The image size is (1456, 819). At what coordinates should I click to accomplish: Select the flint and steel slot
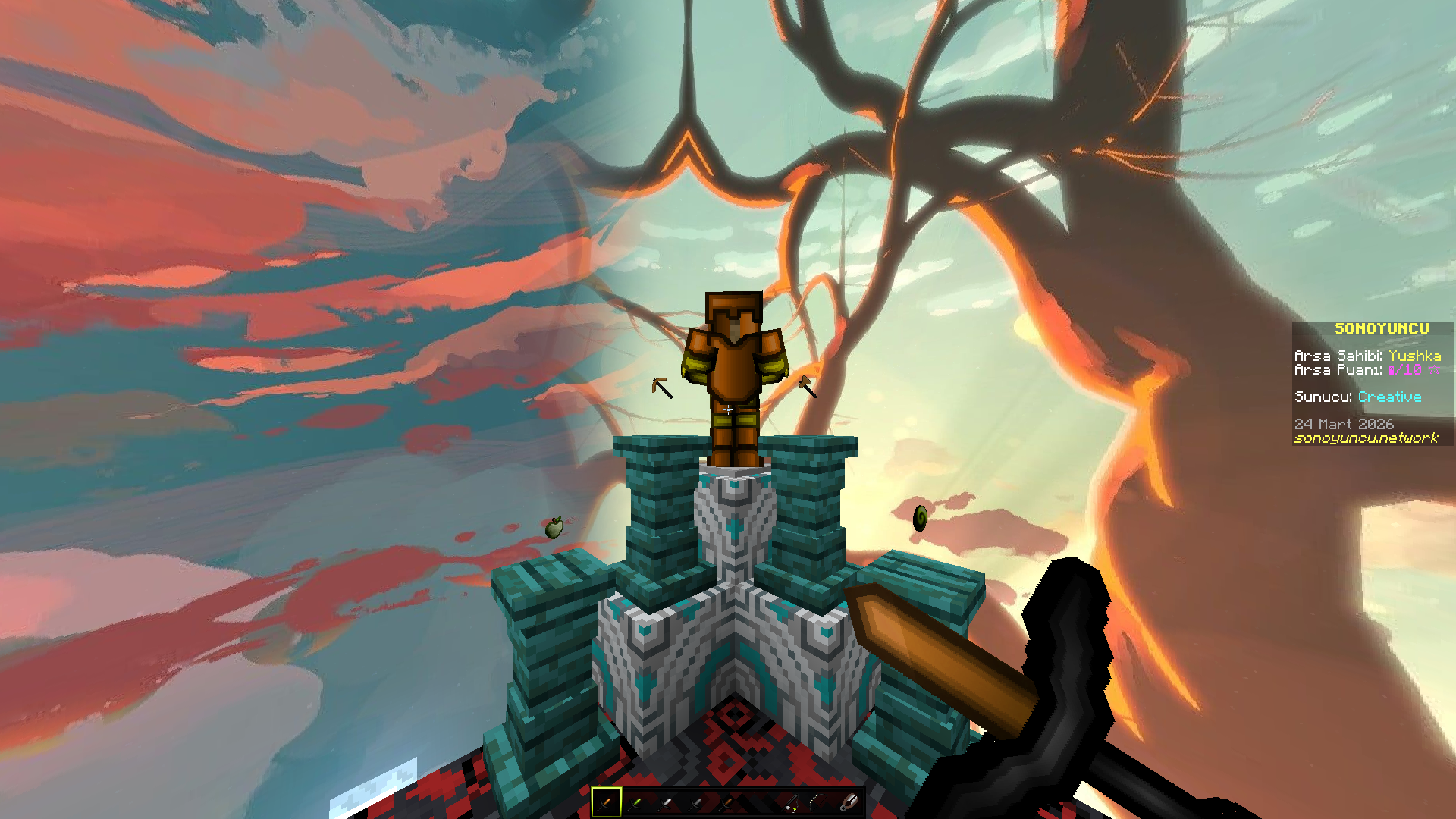[850, 802]
